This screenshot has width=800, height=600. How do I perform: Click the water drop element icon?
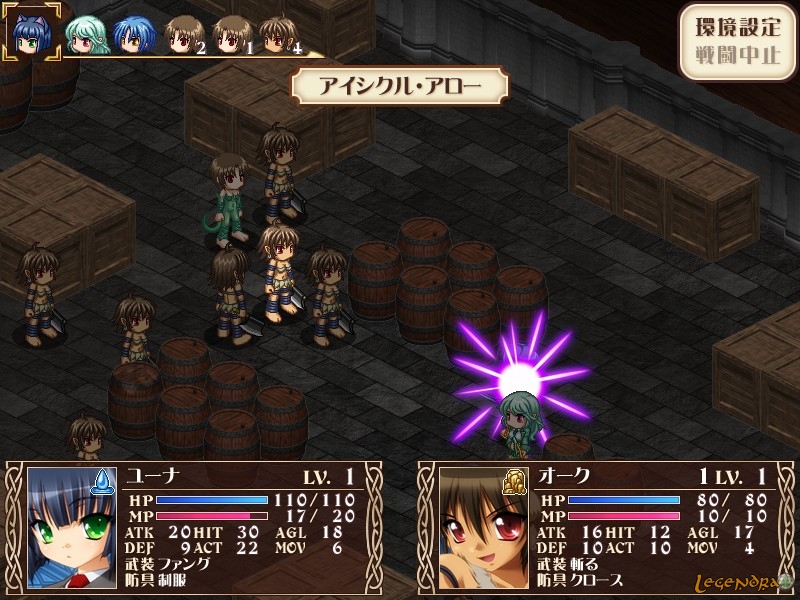pyautogui.click(x=103, y=483)
